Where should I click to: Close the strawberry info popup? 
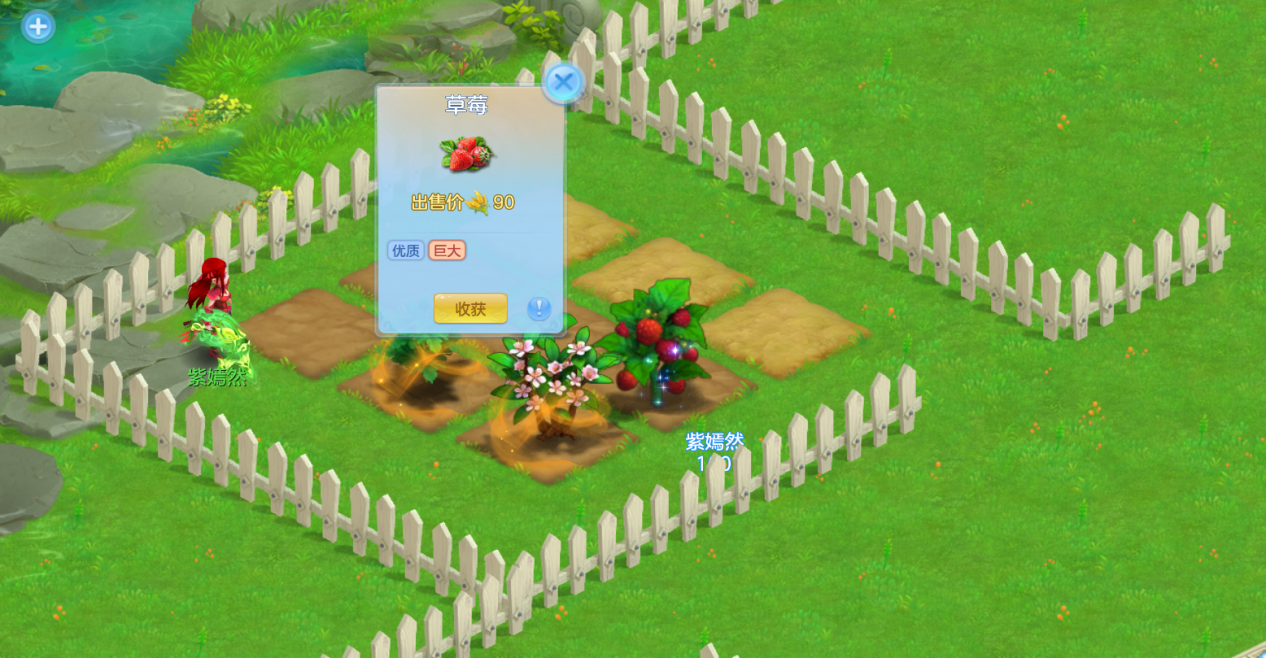[x=563, y=82]
